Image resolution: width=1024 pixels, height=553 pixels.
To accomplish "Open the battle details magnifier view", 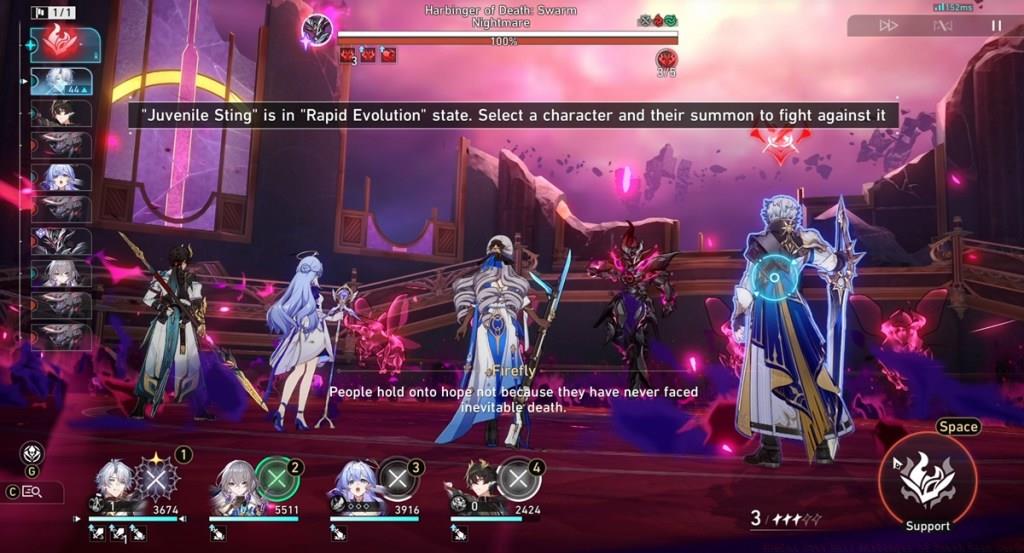I will click(x=33, y=492).
